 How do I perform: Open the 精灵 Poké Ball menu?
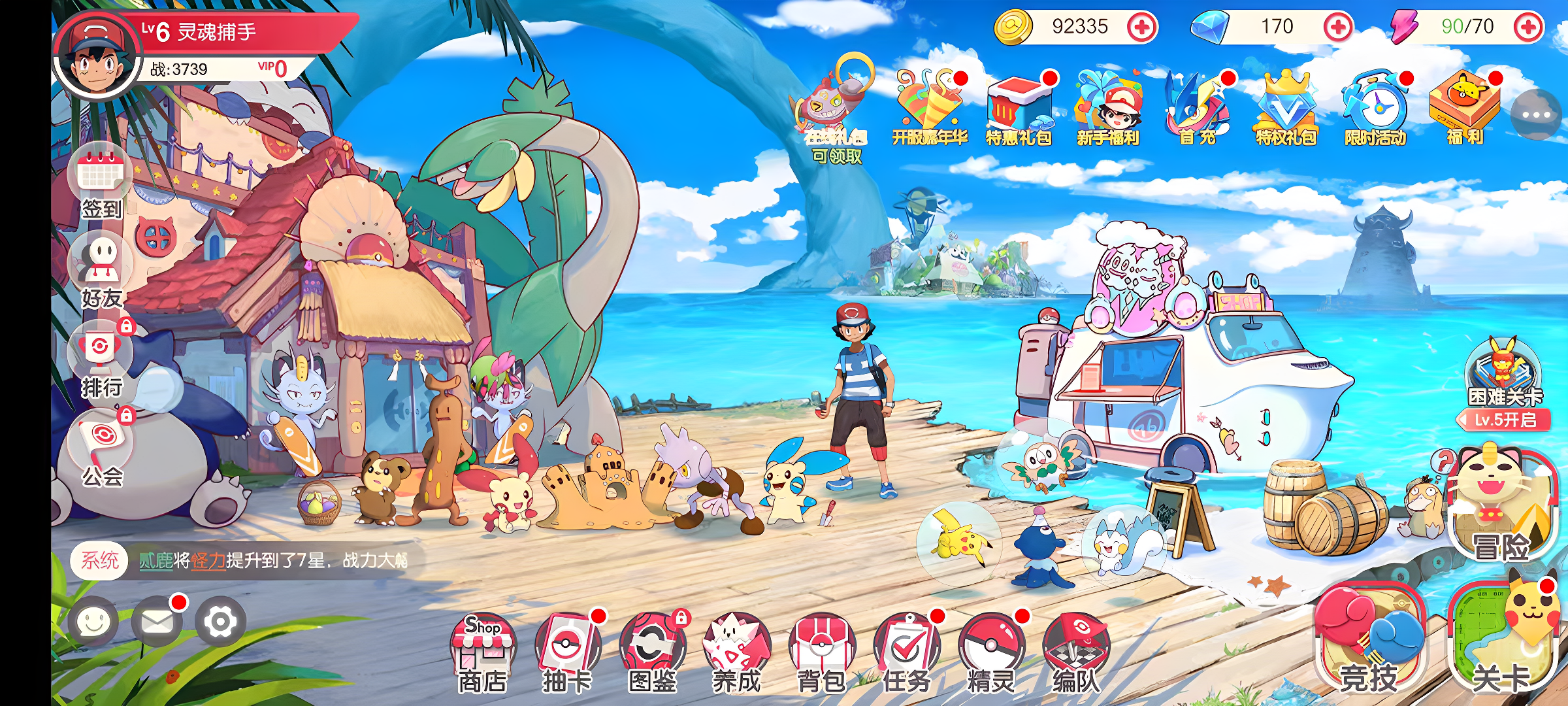point(991,651)
